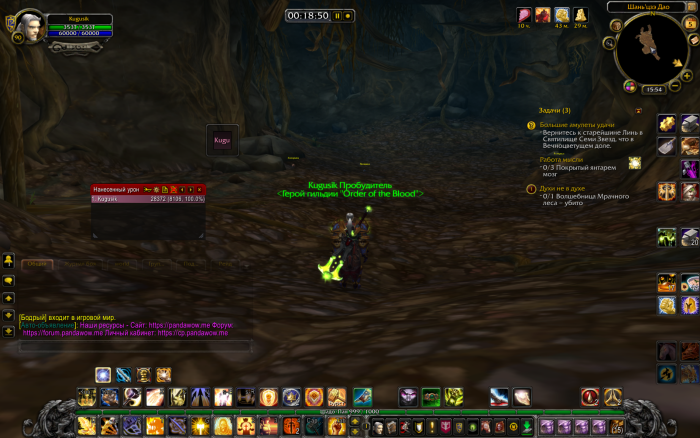
Task: Open the character info micro-menu button
Action: pos(380,428)
